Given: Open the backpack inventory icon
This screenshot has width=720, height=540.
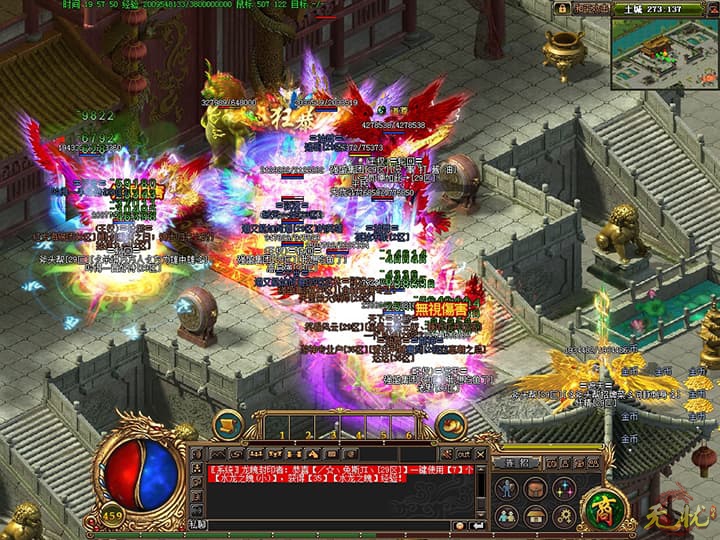Looking at the screenshot, I should pos(536,488).
